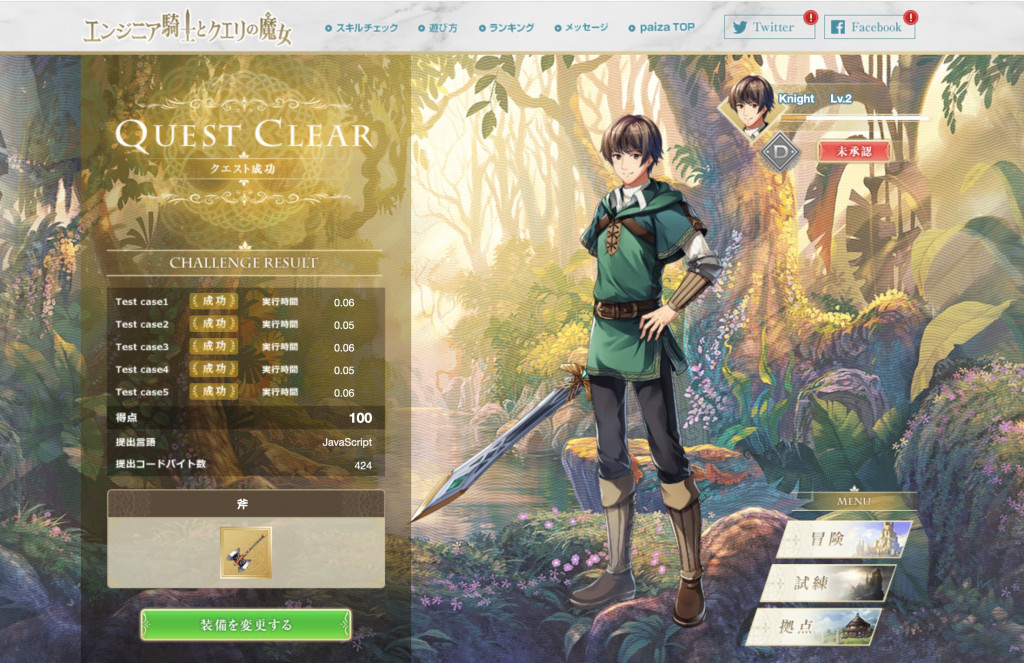Open the 試練 trial menu
The image size is (1024, 663).
(x=828, y=583)
